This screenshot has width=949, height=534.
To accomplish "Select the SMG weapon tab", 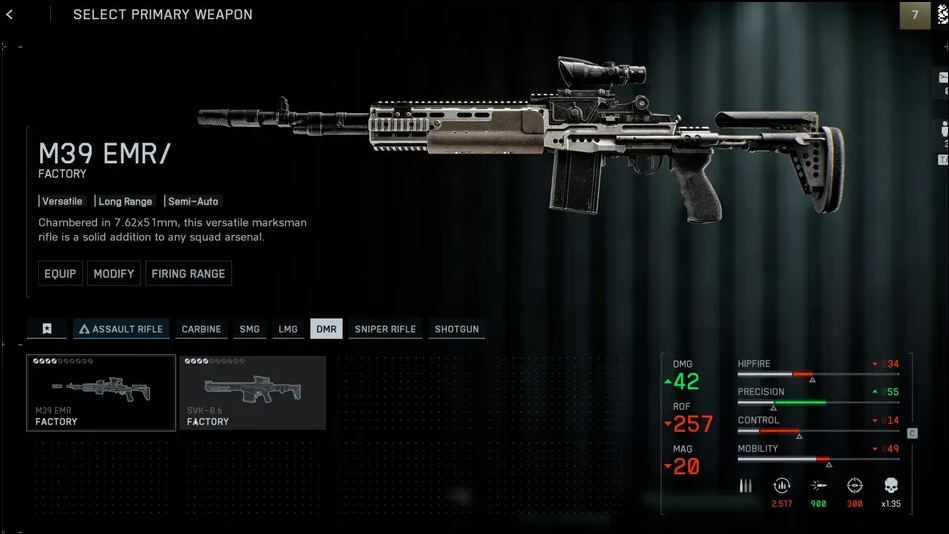I will (x=249, y=329).
